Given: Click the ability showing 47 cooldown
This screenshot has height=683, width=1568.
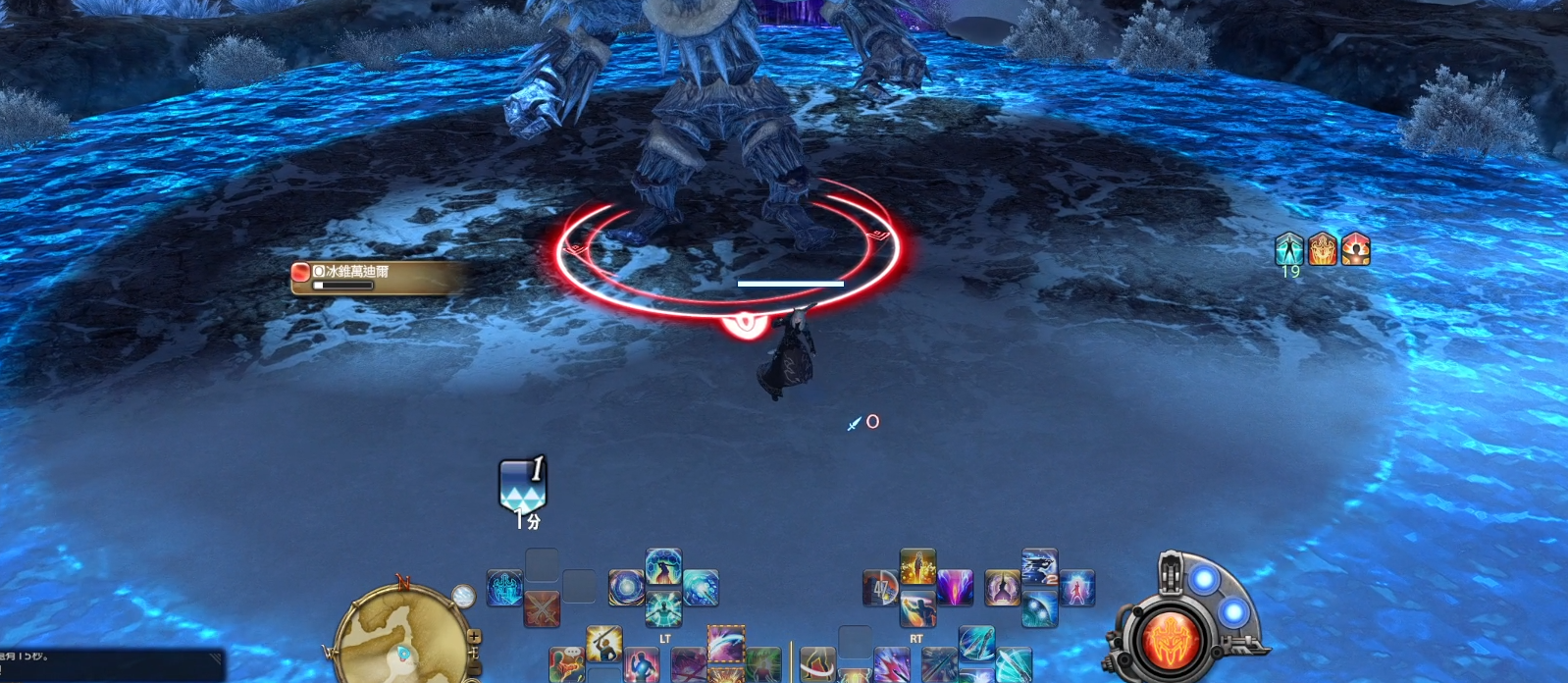Looking at the screenshot, I should pos(880,588).
